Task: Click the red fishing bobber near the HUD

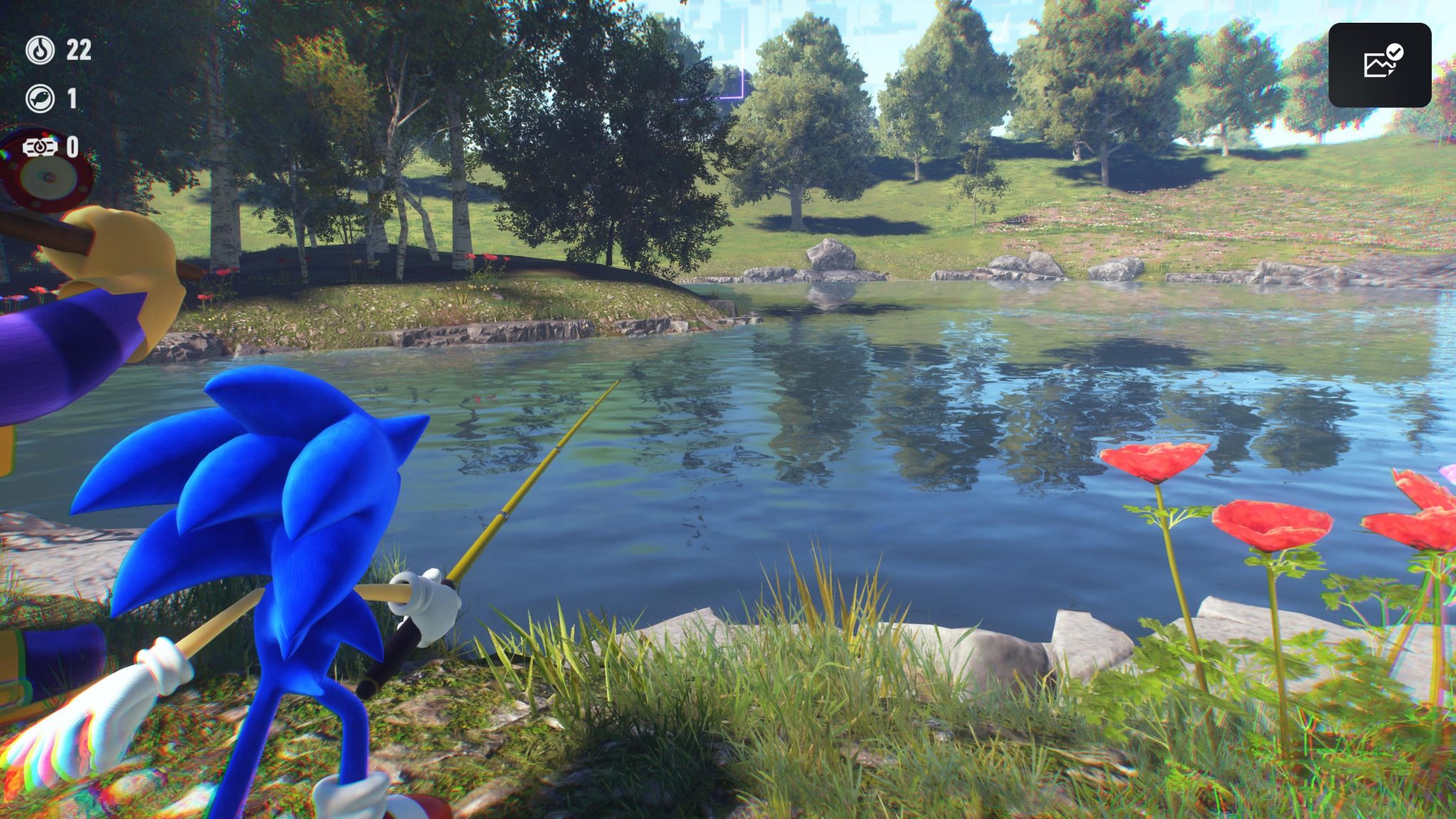Action: tap(44, 176)
